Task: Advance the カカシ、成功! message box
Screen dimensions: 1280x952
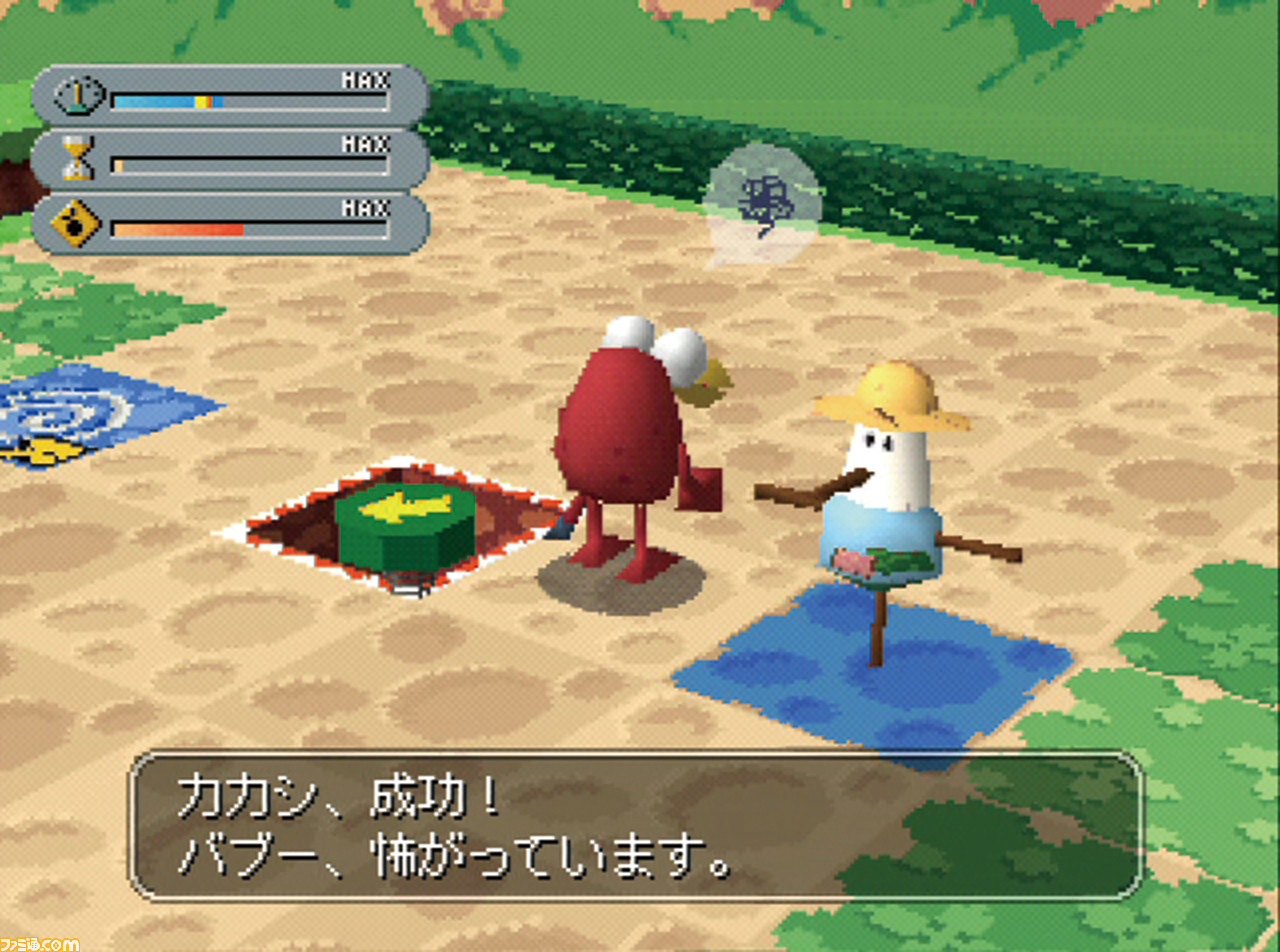Action: [636, 826]
